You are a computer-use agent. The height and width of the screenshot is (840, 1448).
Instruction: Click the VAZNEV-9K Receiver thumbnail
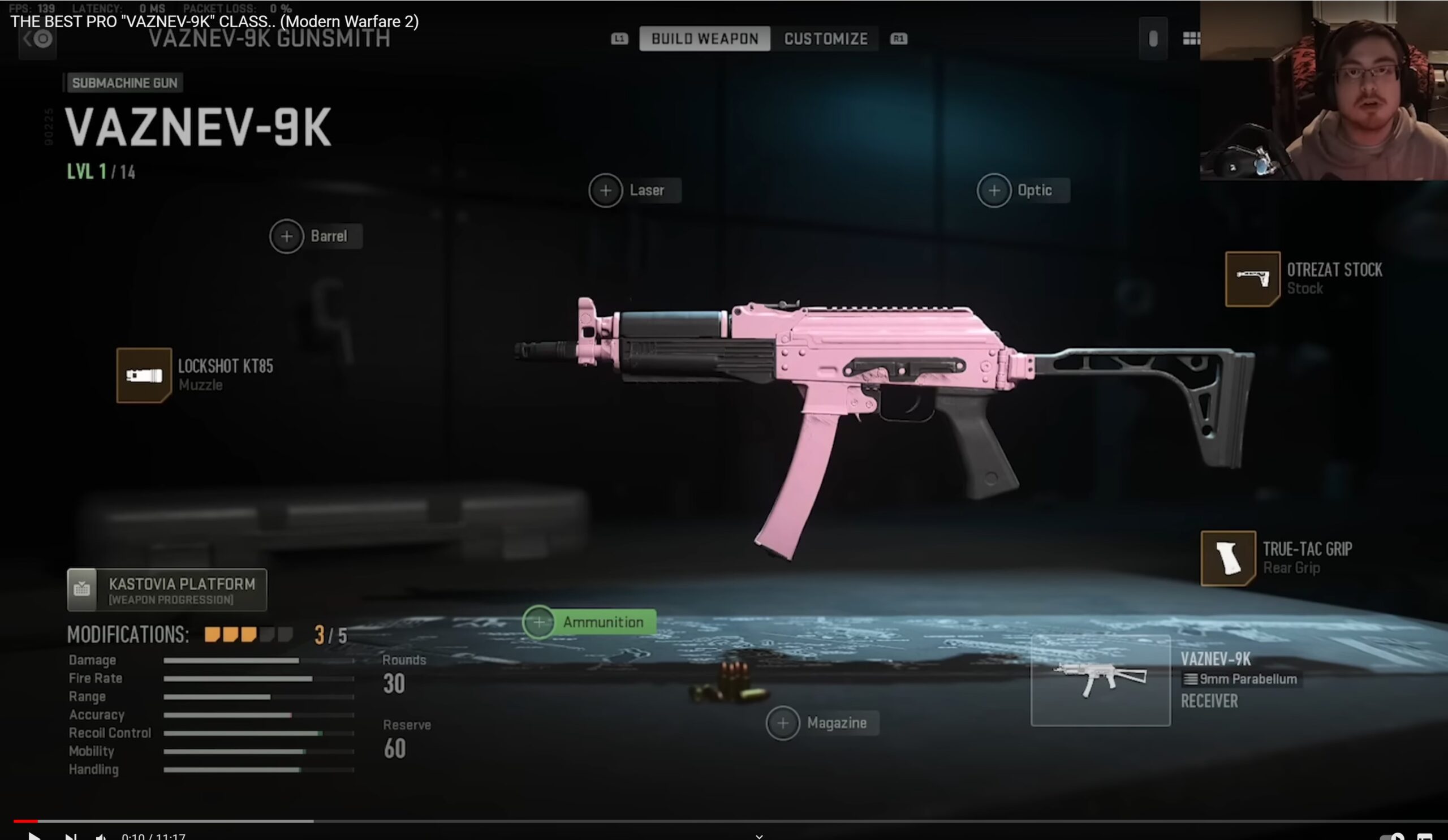[x=1100, y=681]
